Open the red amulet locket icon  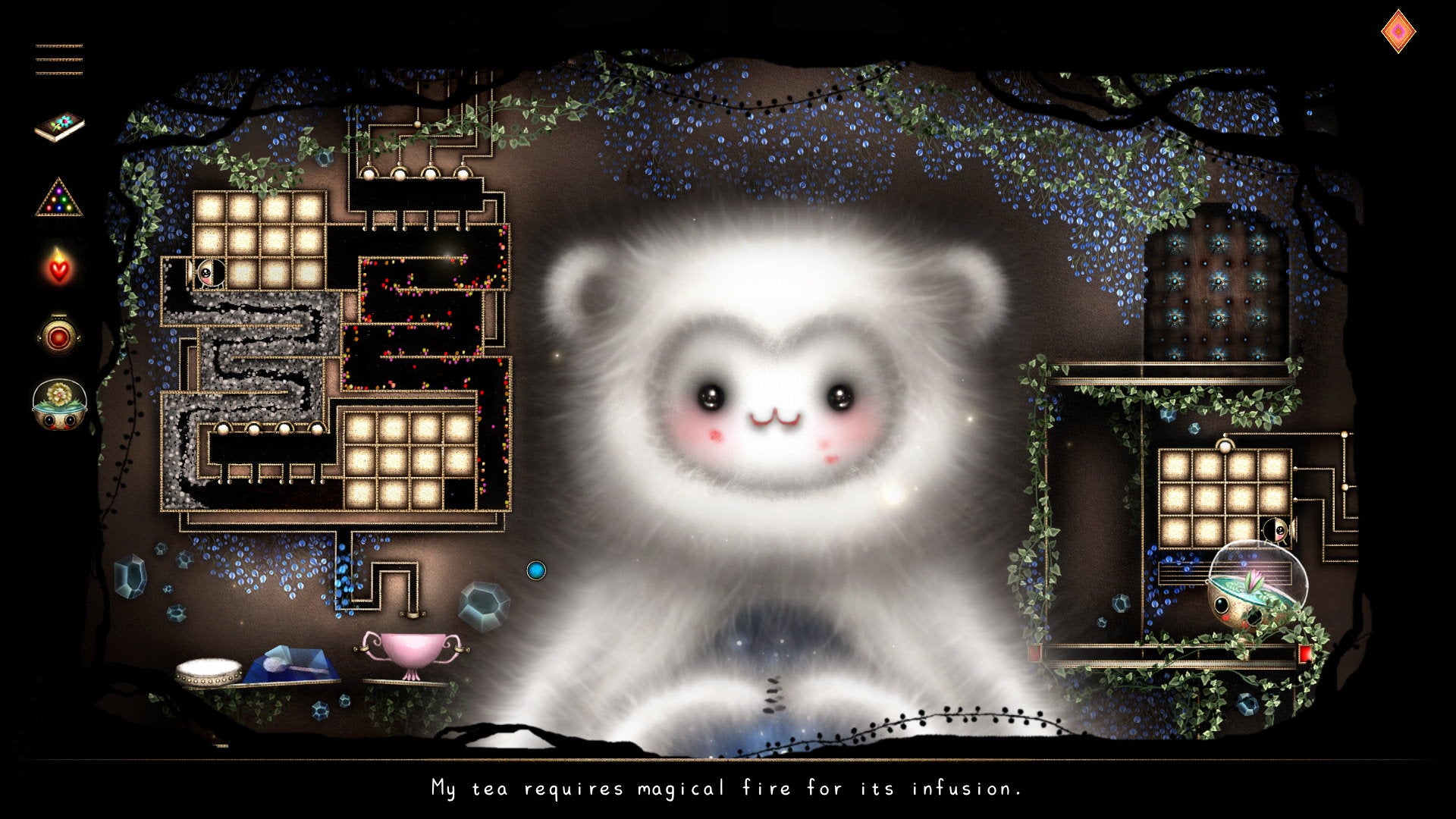[61, 337]
